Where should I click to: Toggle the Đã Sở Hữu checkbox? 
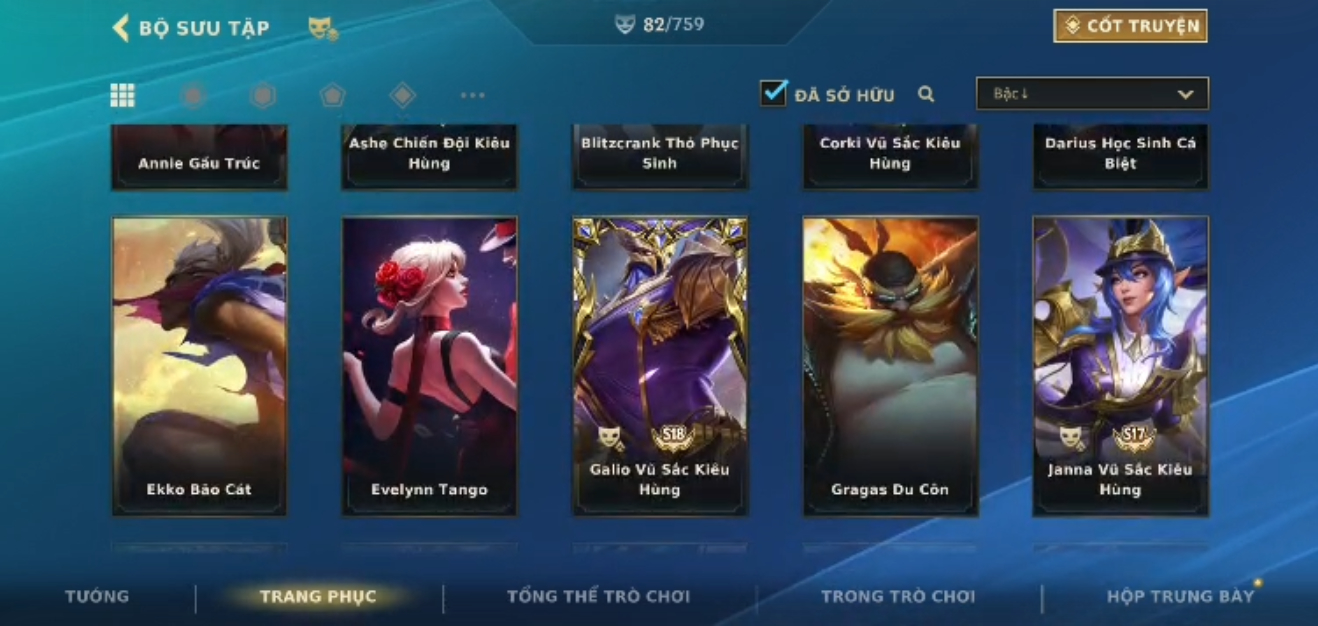[773, 94]
